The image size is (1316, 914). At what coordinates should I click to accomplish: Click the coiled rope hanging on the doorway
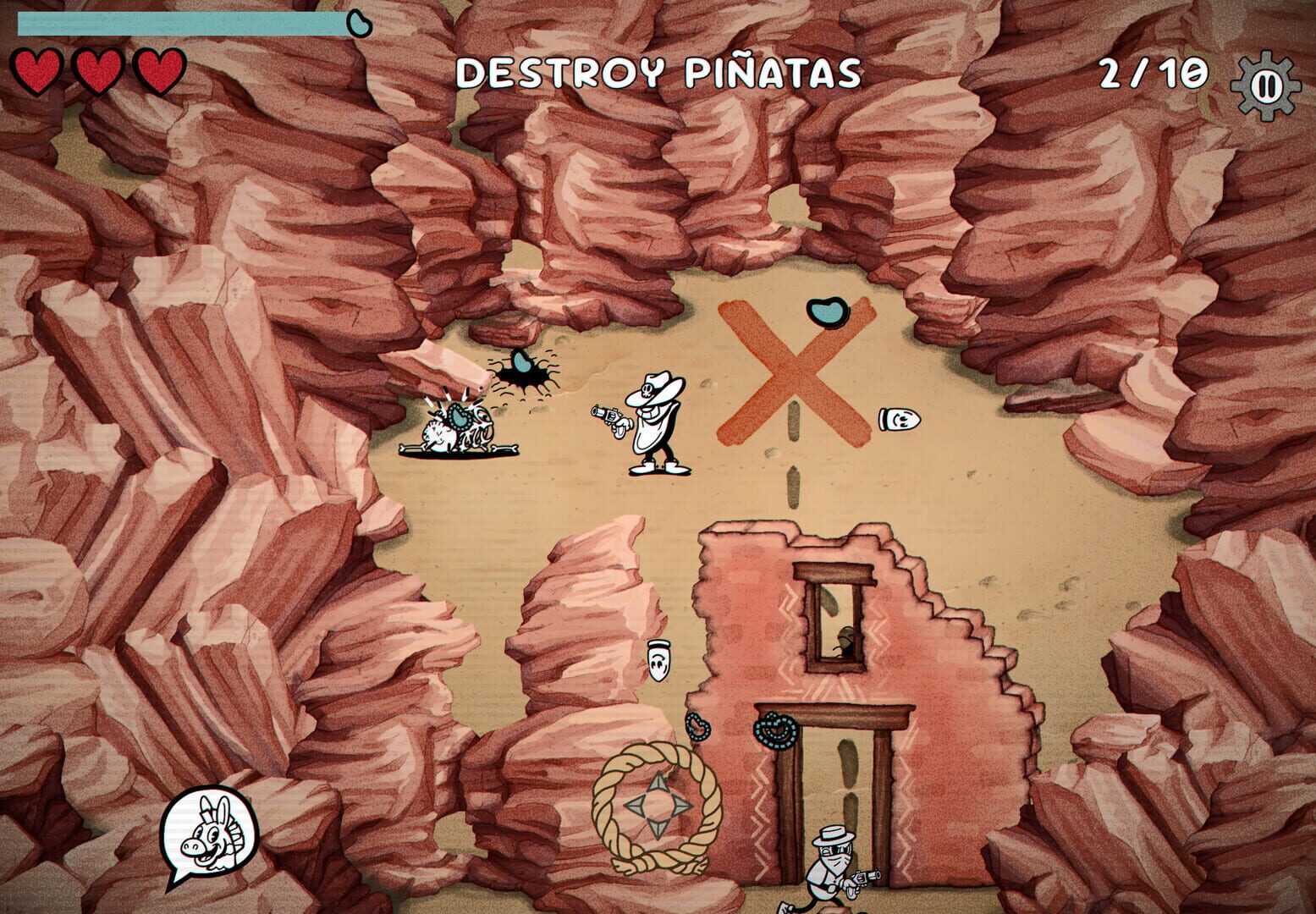click(777, 728)
